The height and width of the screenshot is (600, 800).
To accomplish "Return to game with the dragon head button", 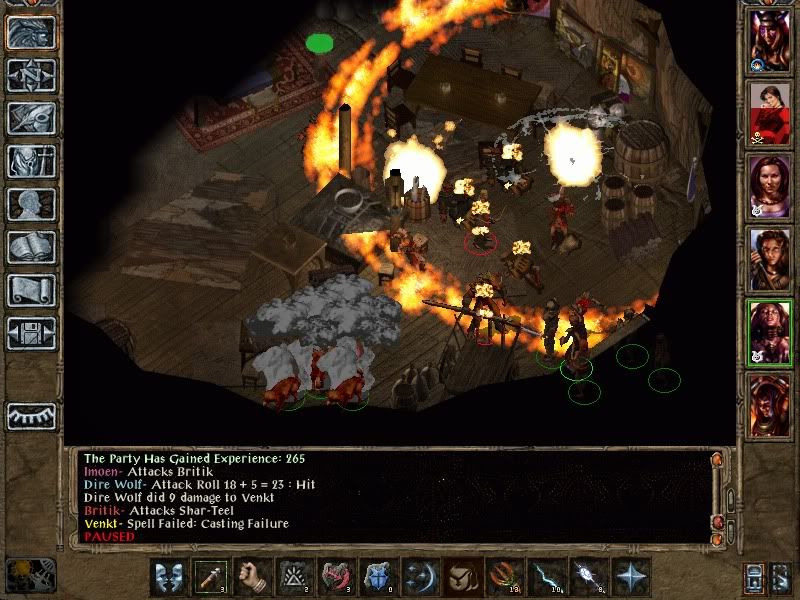I will click(31, 32).
